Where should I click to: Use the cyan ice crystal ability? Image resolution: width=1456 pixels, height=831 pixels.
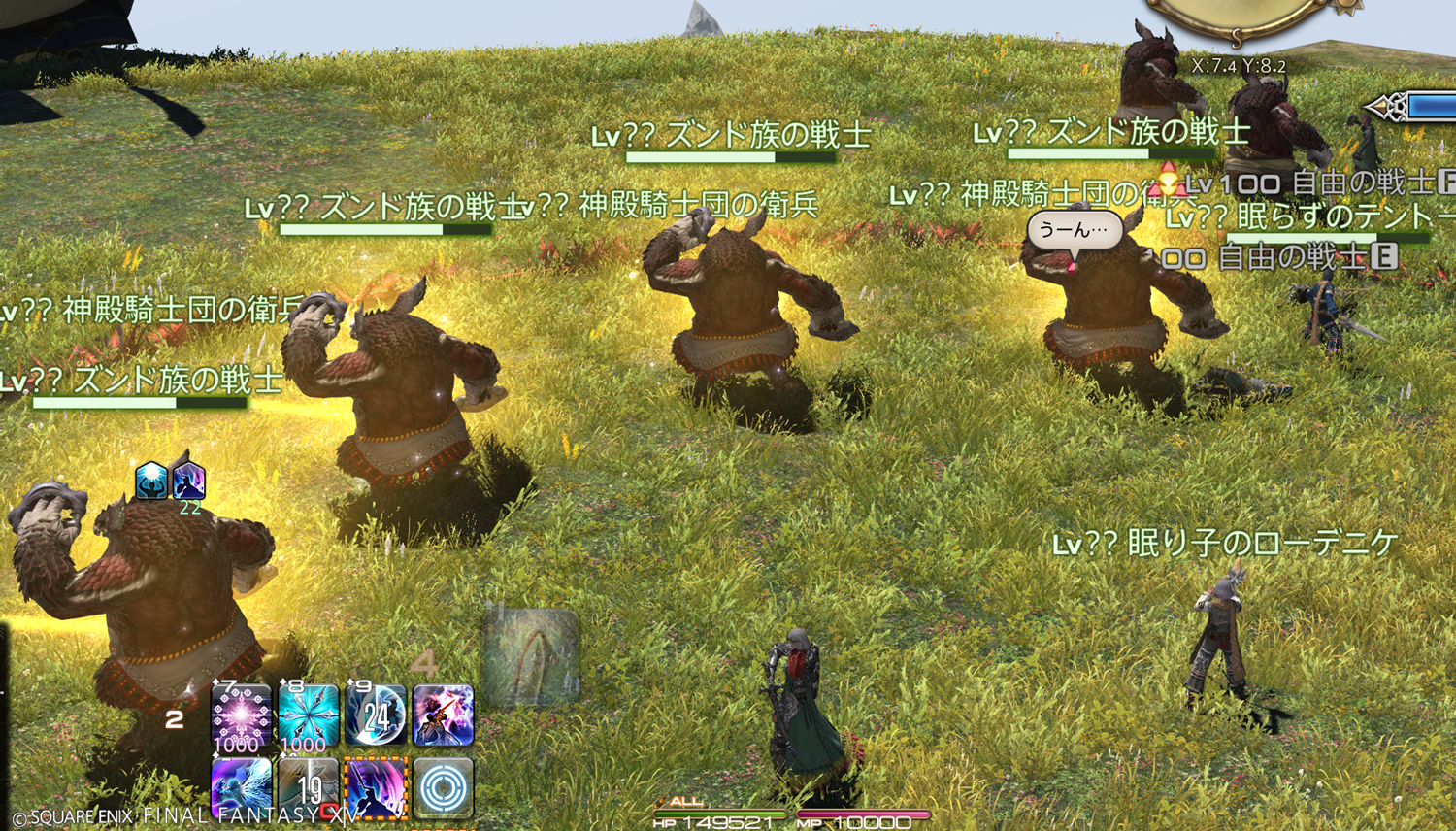(309, 716)
